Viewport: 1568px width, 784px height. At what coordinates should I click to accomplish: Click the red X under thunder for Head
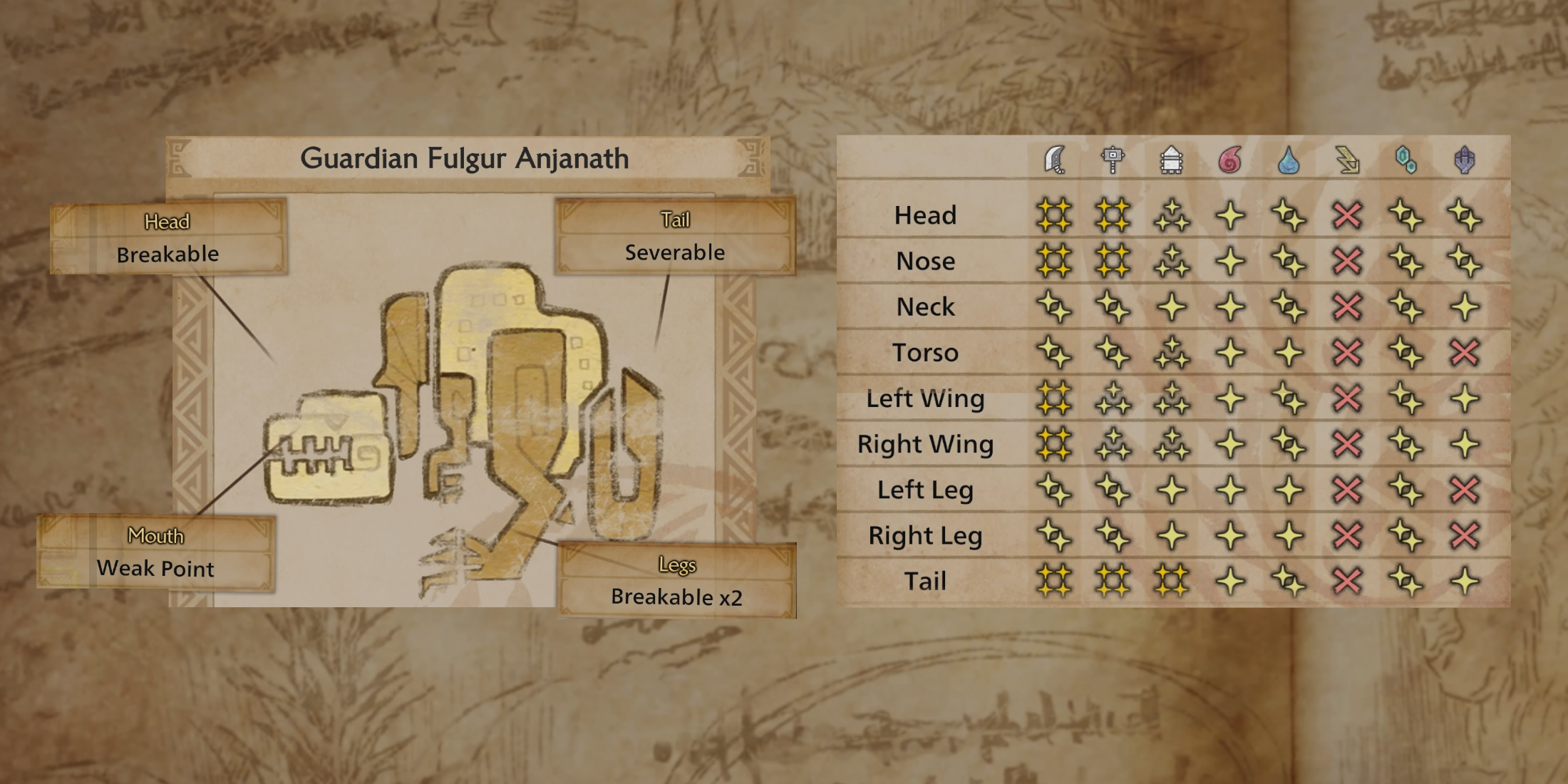pos(1347,215)
